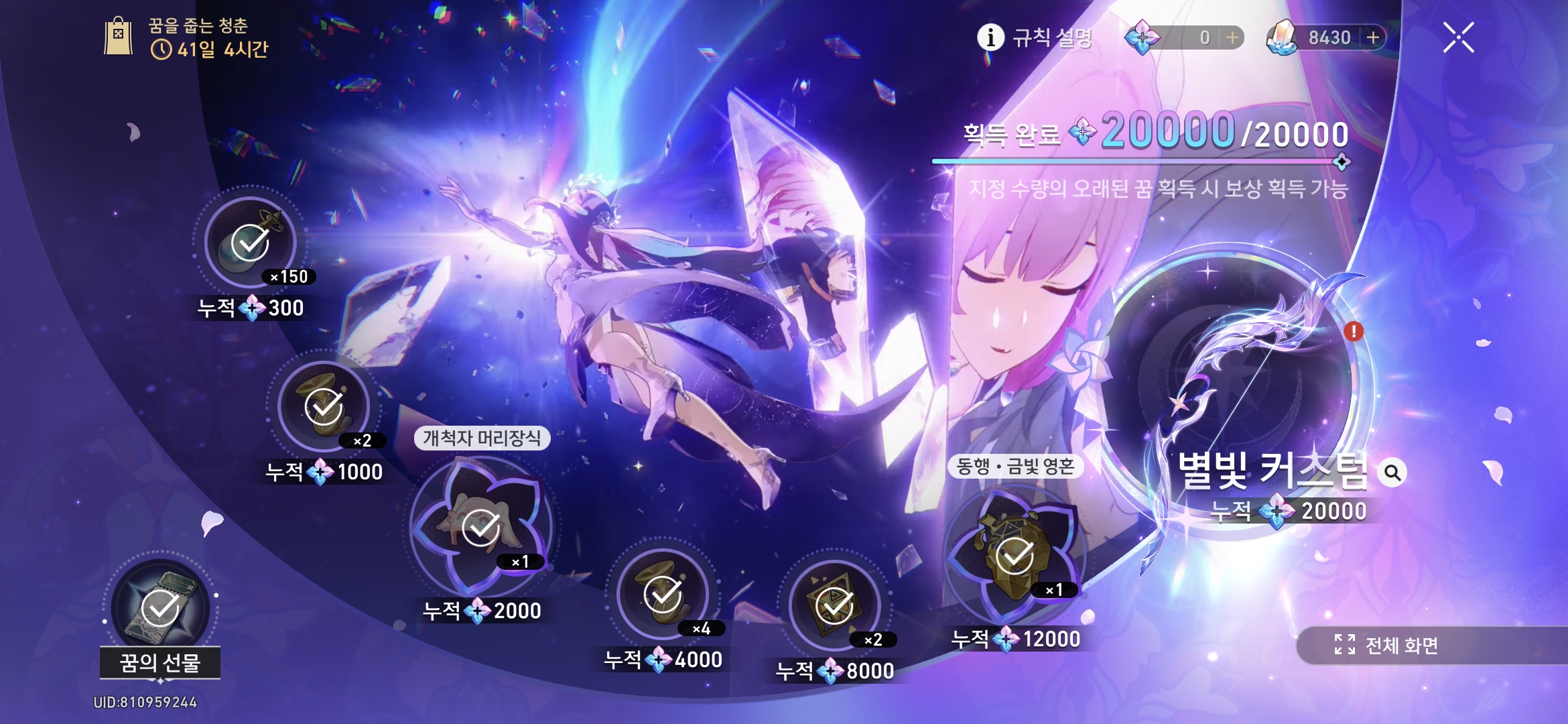
Task: Add more Old Dream currency with plus
Action: click(1232, 38)
